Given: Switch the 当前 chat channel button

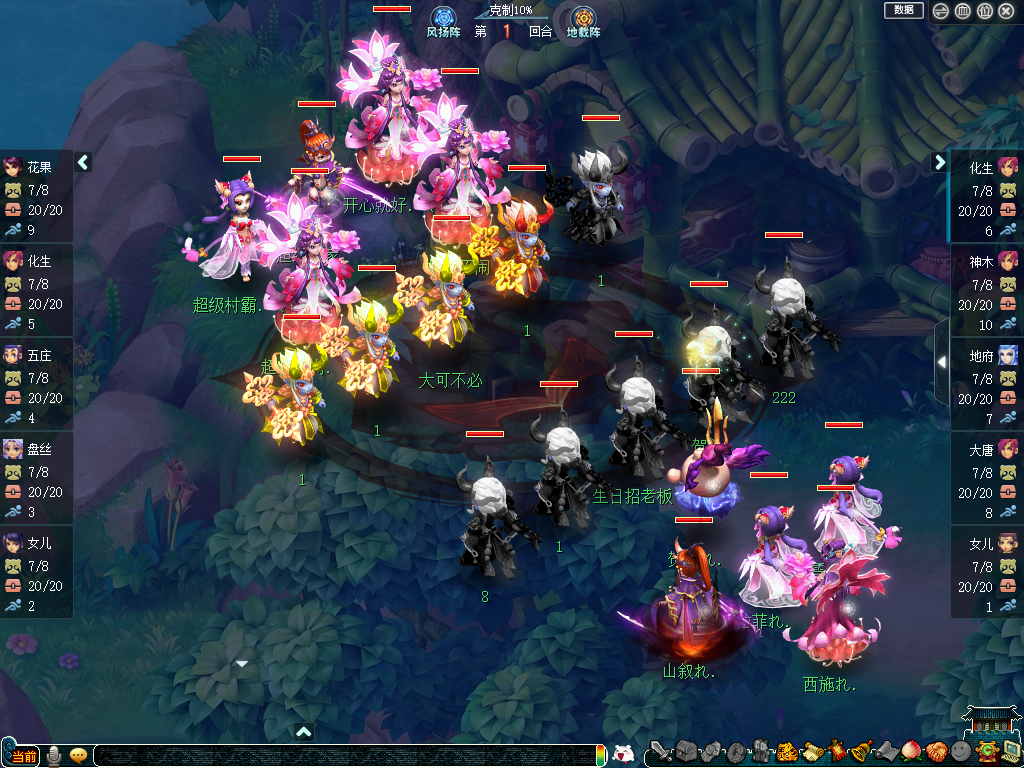Looking at the screenshot, I should 24,755.
